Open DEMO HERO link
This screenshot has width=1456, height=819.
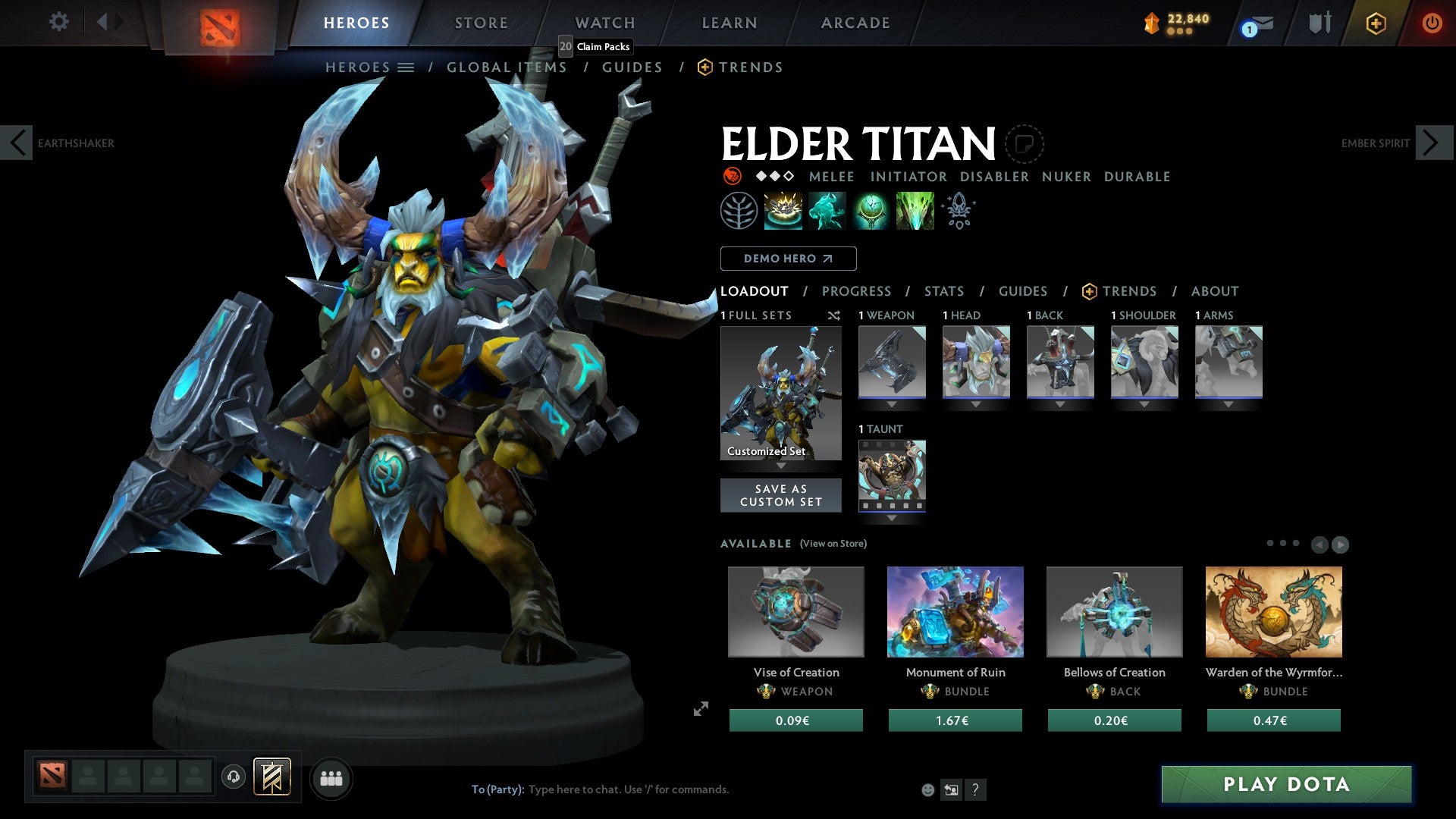tap(788, 258)
